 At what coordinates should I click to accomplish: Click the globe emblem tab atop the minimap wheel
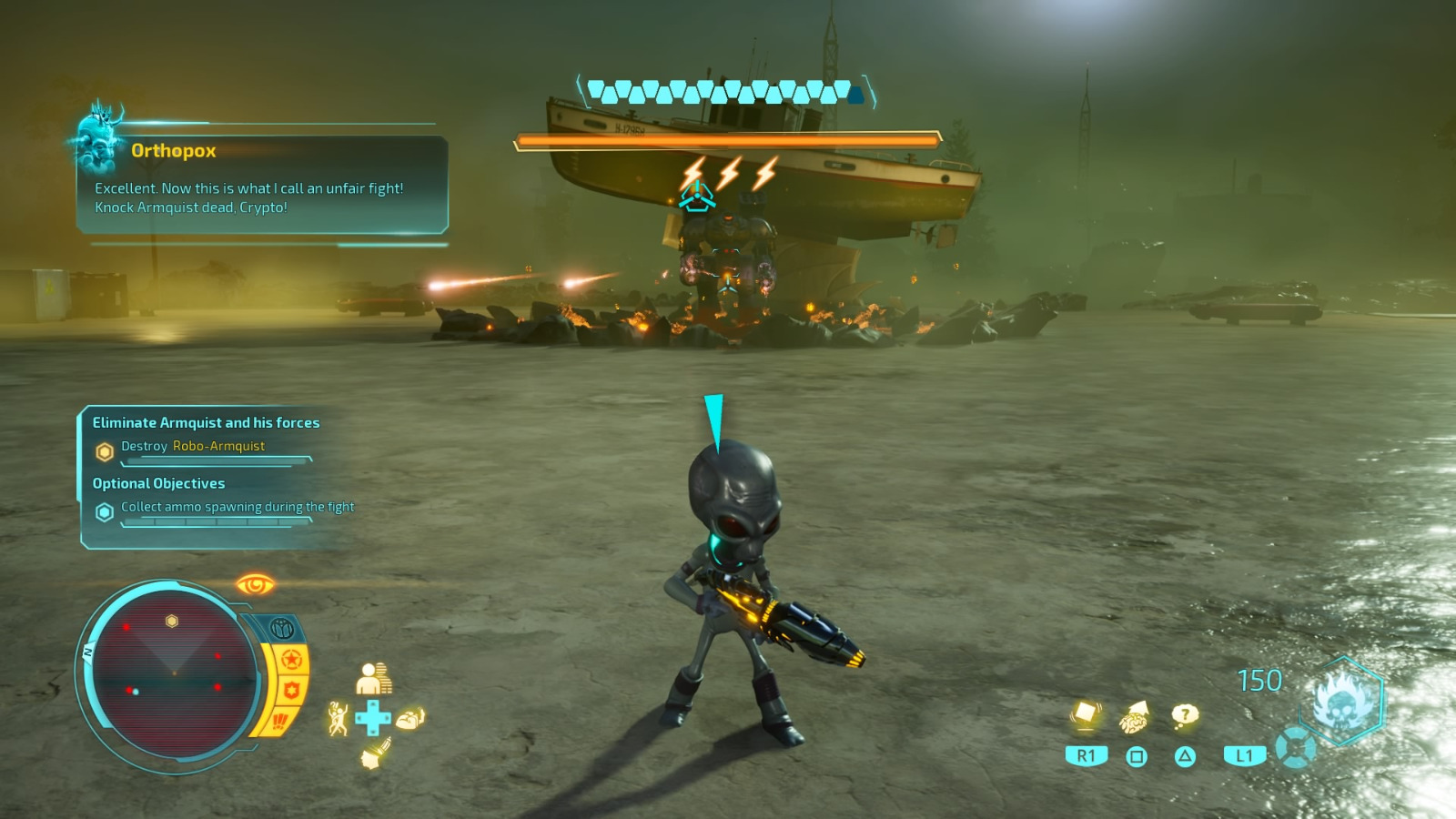282,625
